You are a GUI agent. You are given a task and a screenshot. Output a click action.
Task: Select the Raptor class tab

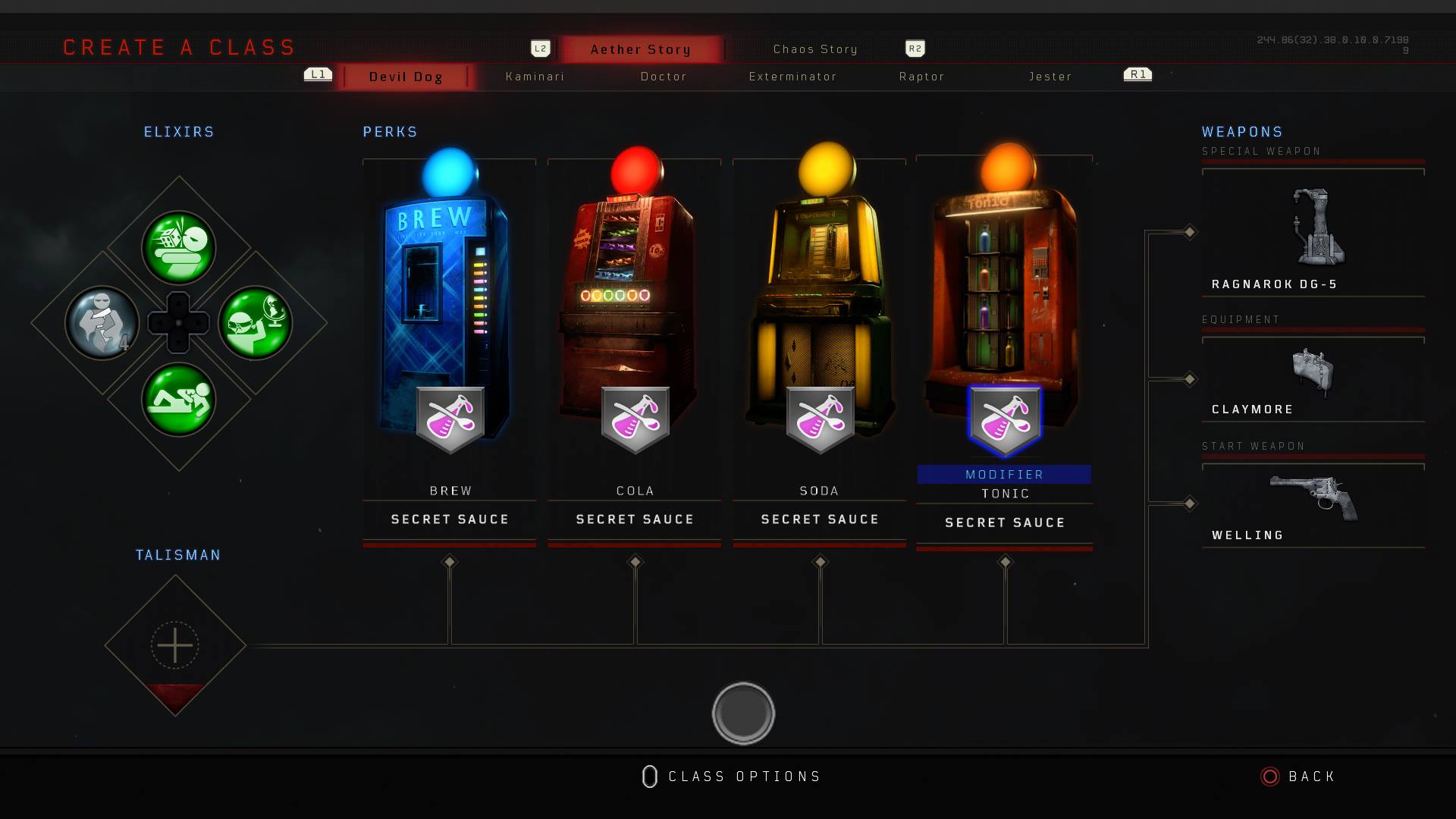tap(921, 77)
